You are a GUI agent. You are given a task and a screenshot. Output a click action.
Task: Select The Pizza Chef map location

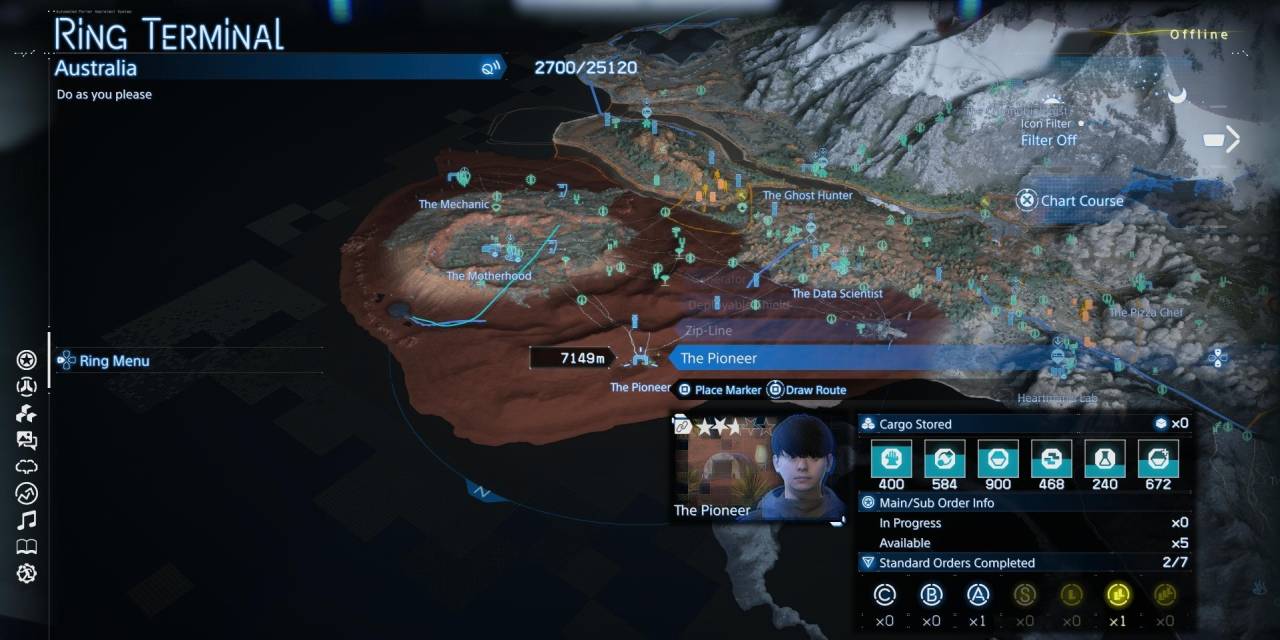1146,312
